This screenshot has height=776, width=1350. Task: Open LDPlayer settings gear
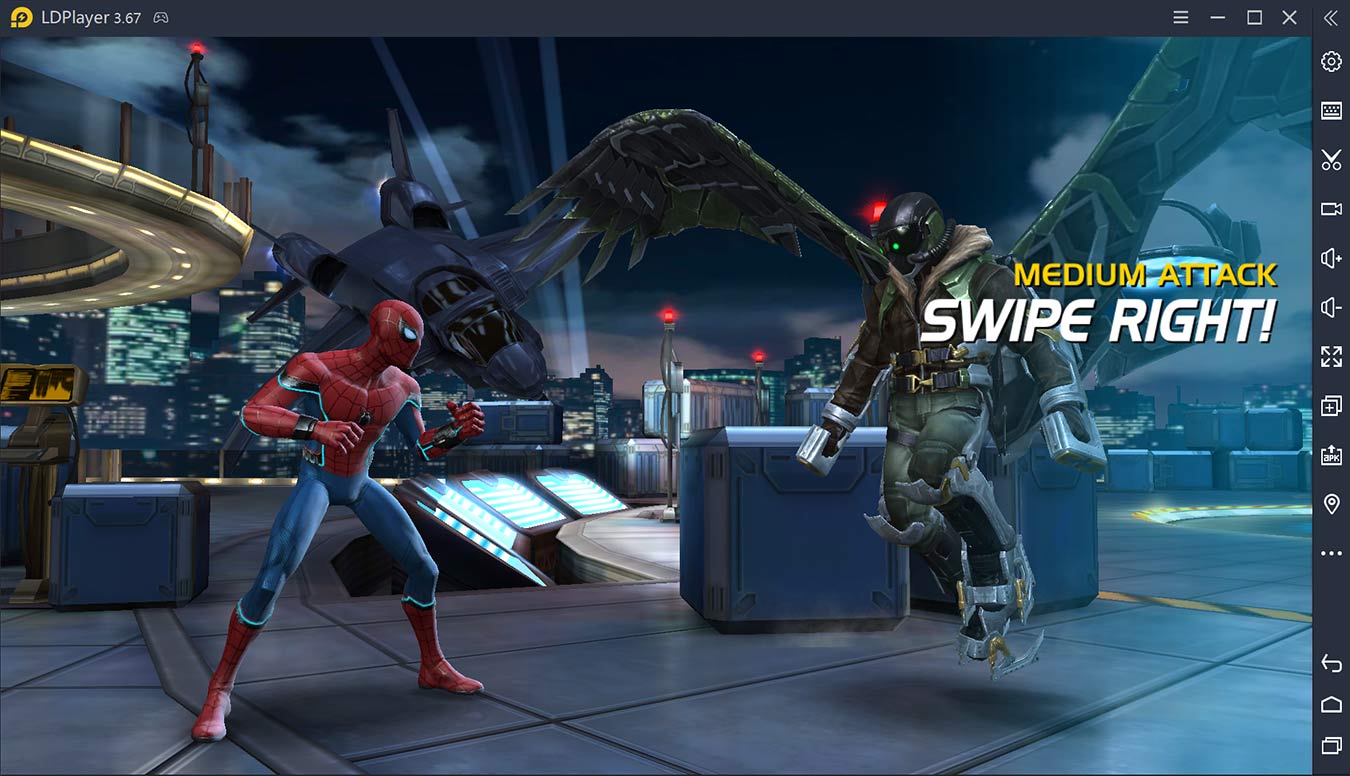click(x=1330, y=61)
